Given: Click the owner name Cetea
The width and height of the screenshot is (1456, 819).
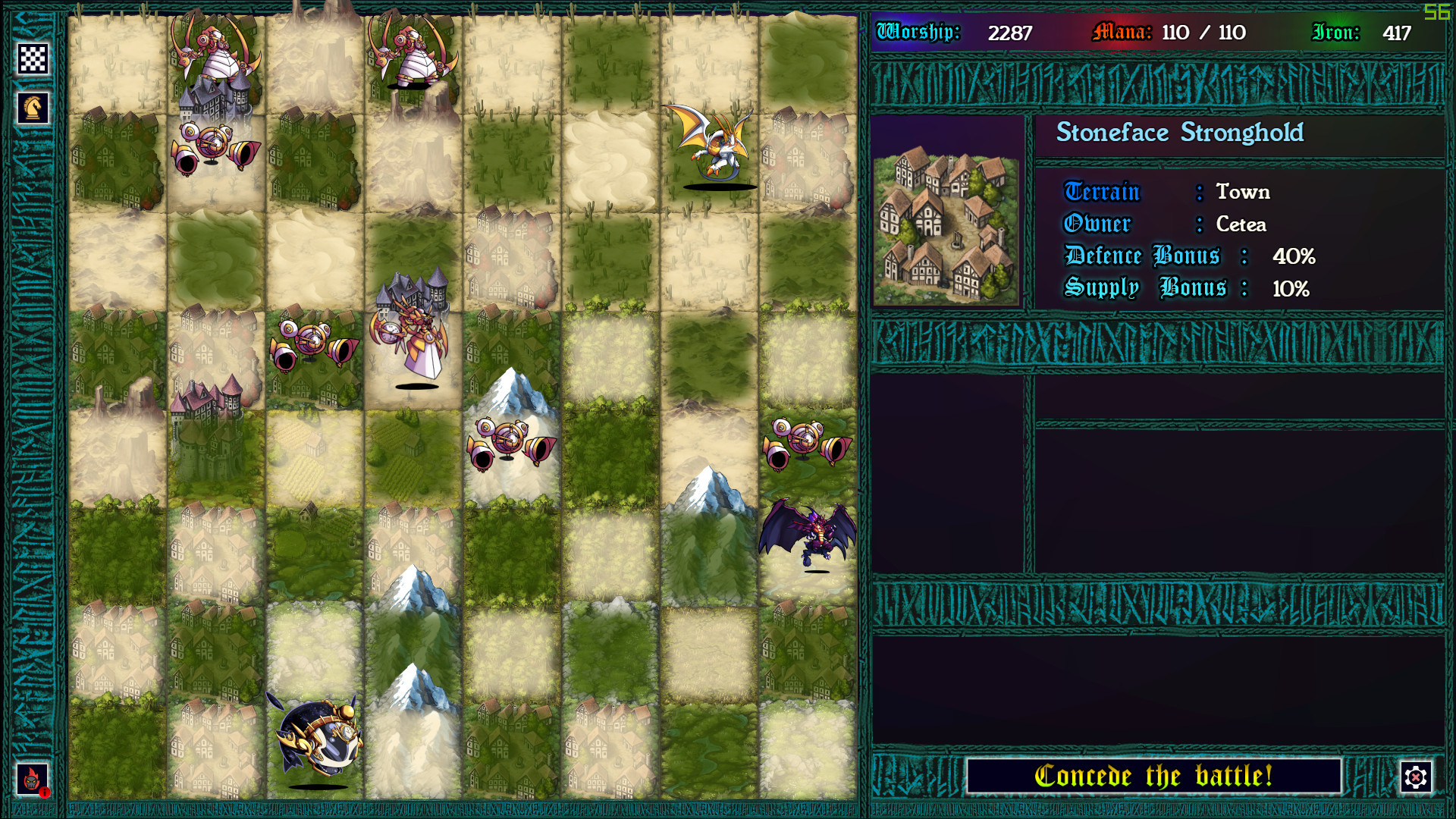Looking at the screenshot, I should click(x=1242, y=224).
